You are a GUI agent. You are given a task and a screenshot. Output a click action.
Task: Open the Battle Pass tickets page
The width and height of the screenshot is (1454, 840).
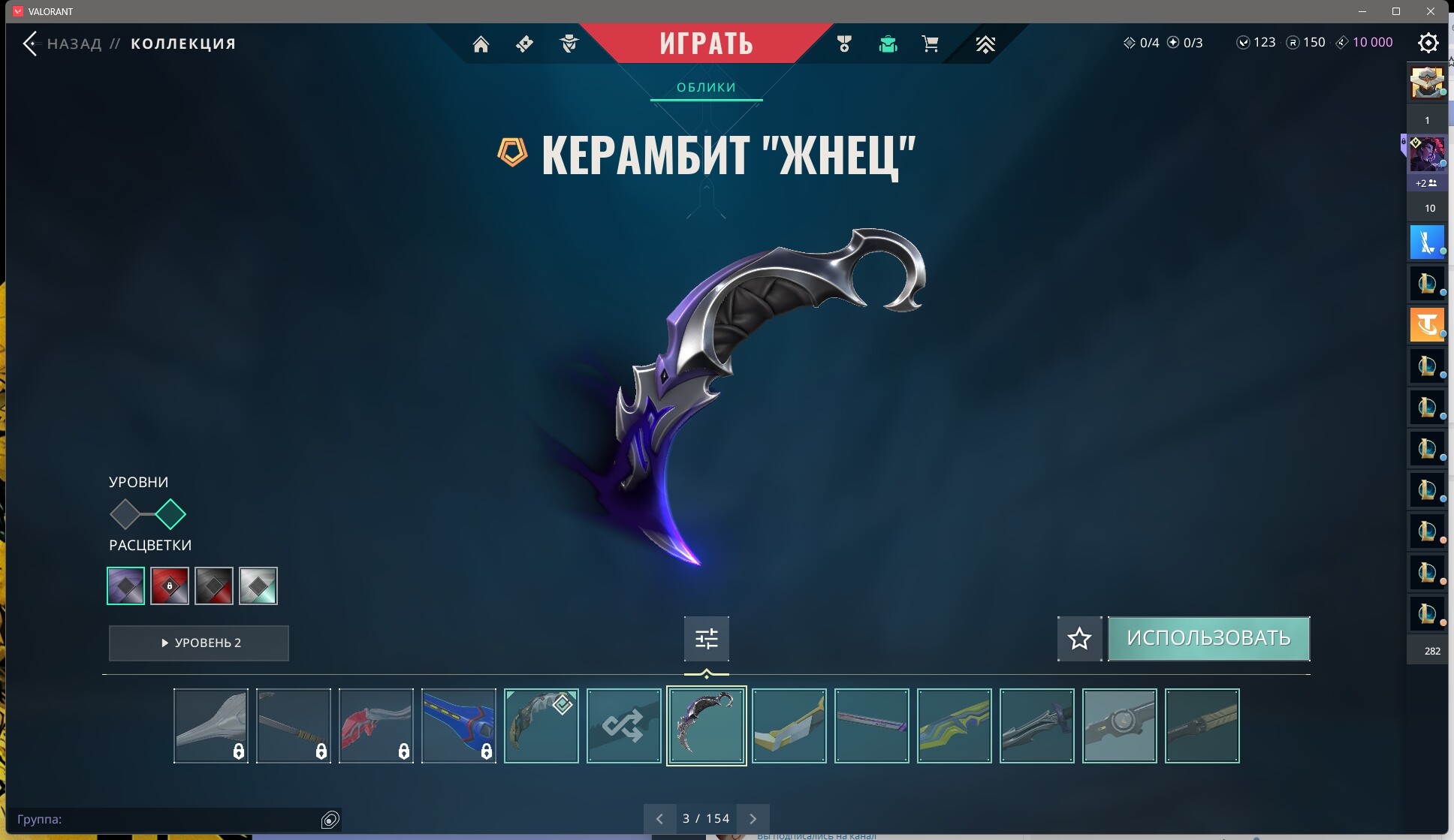(x=524, y=44)
